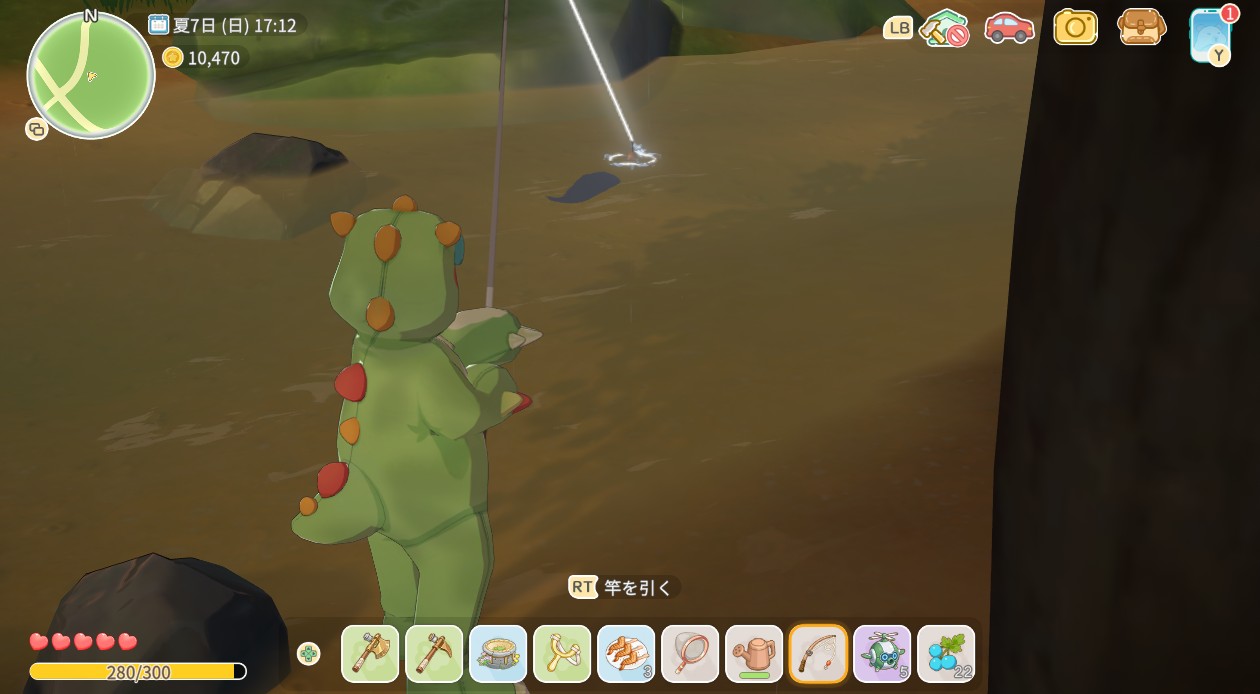1260x694 pixels.
Task: Click the green d-pad icon beside hotbar
Action: 309,653
